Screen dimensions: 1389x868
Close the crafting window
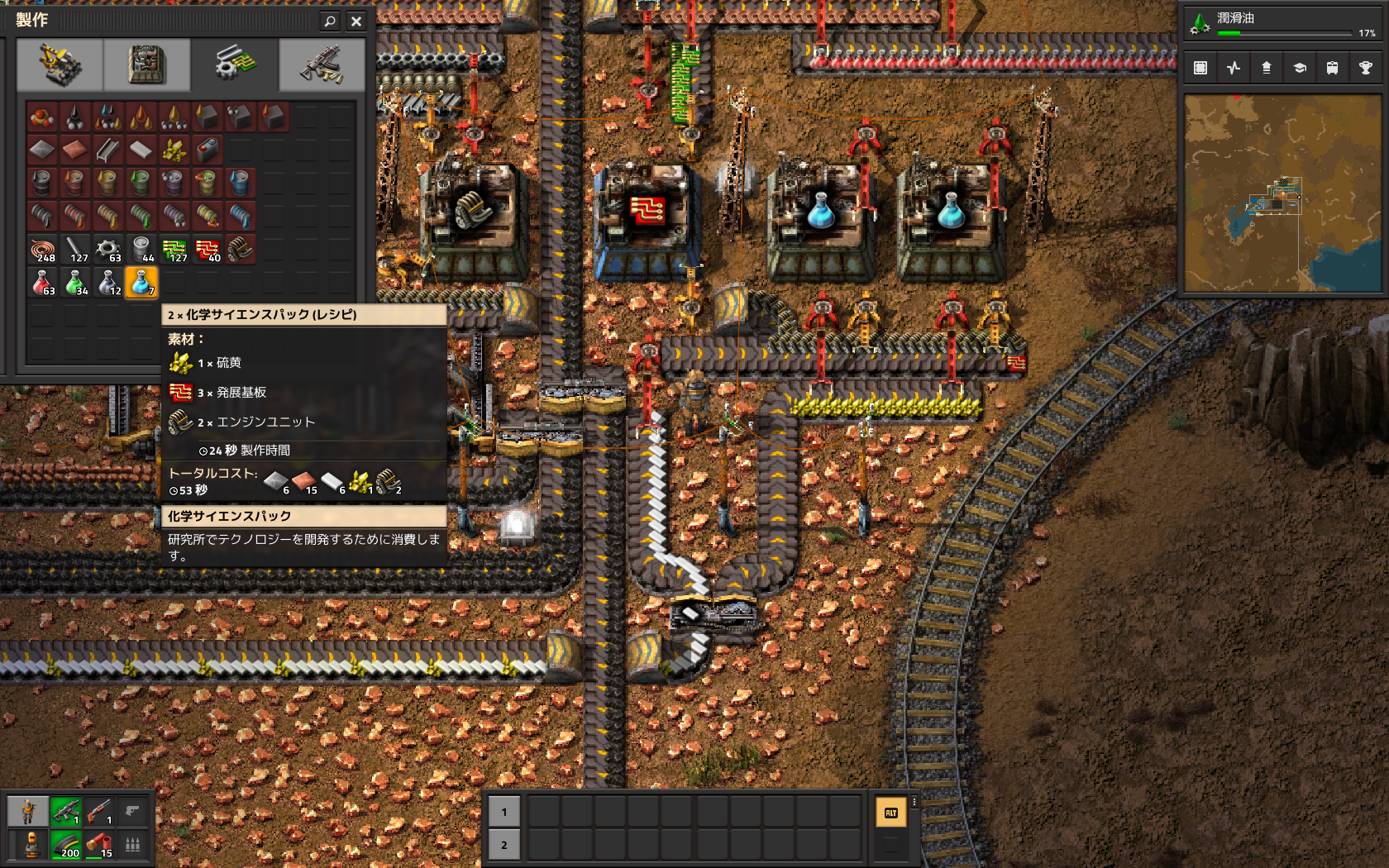(356, 21)
